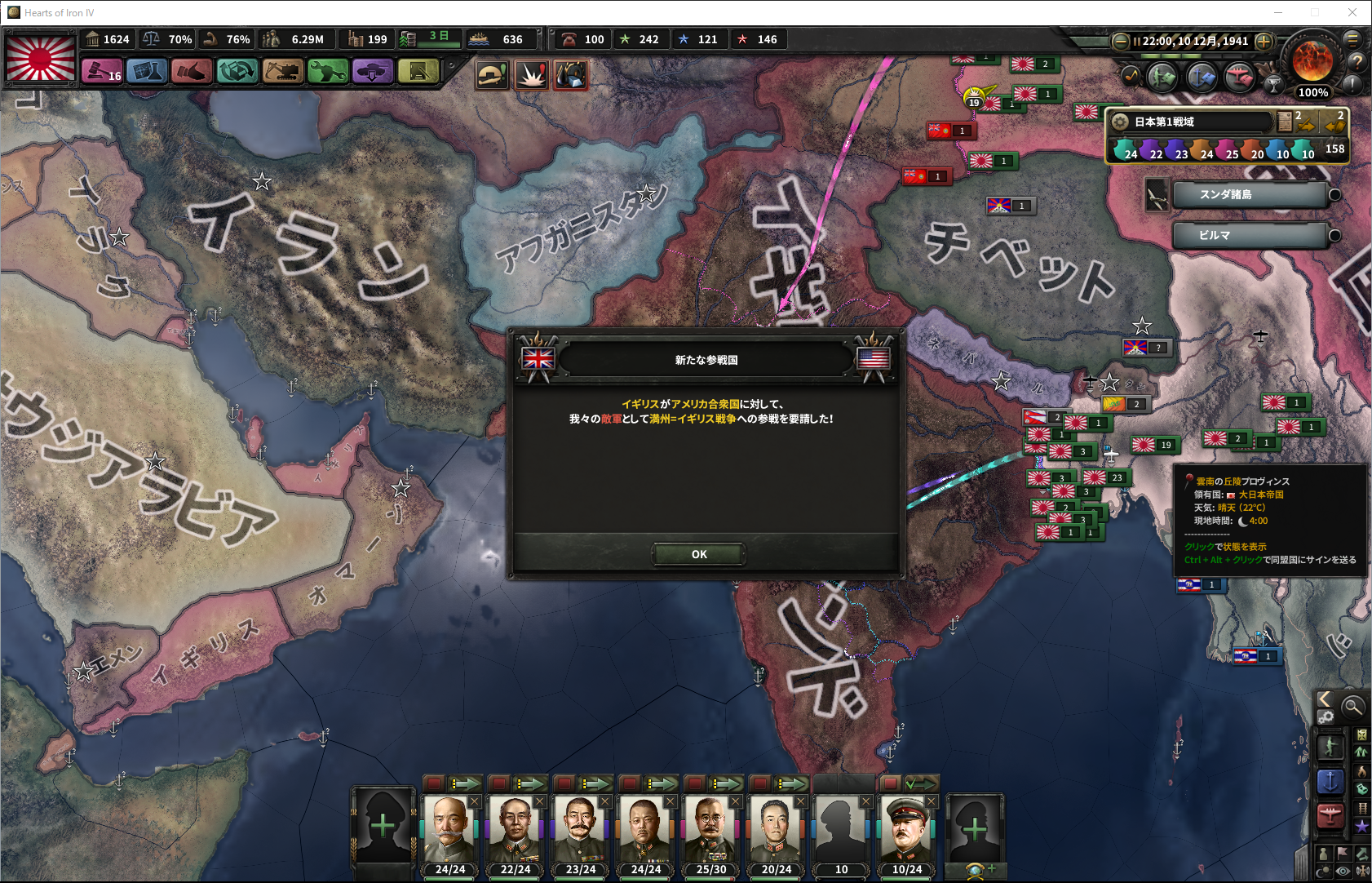Open the magnifying glass search tool
The image size is (1372, 883).
pos(1352,707)
